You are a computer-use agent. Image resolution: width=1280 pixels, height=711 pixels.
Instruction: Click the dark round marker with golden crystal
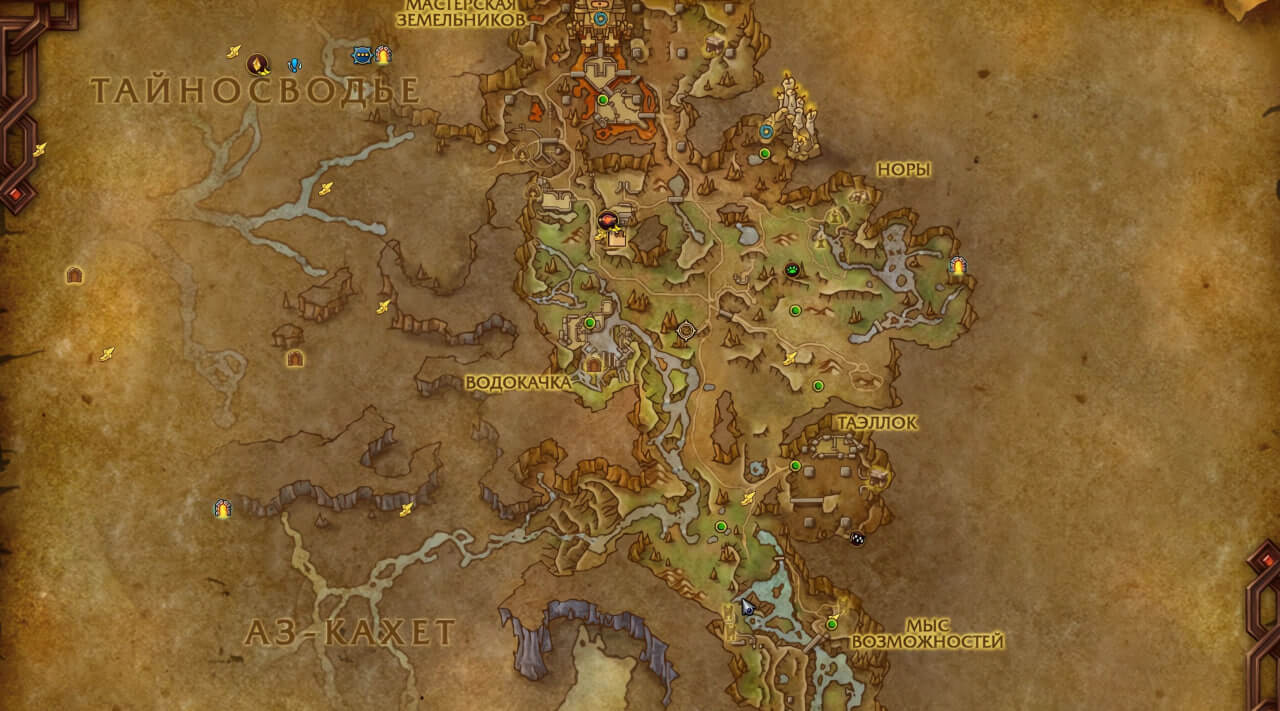click(x=258, y=65)
